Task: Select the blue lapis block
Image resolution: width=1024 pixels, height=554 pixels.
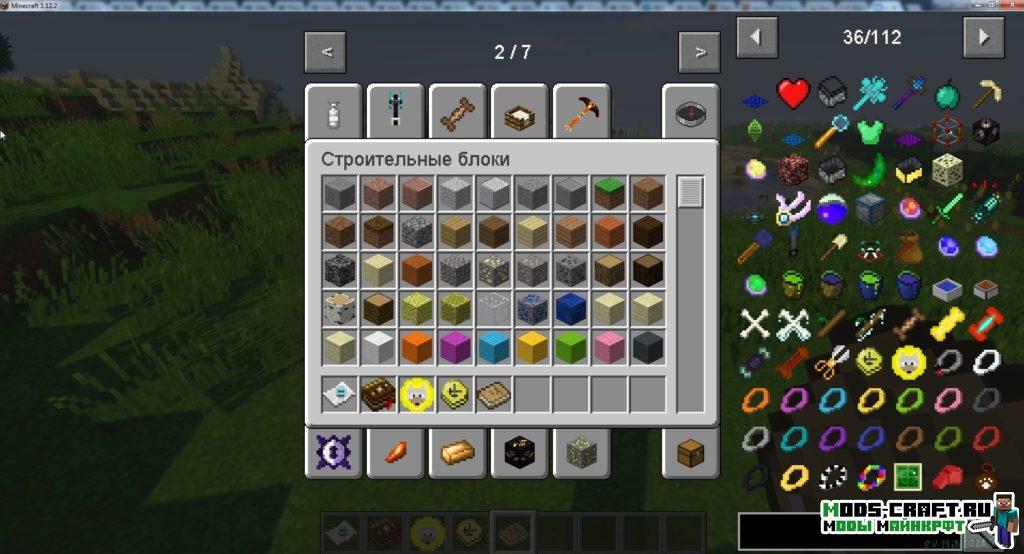Action: (x=569, y=308)
